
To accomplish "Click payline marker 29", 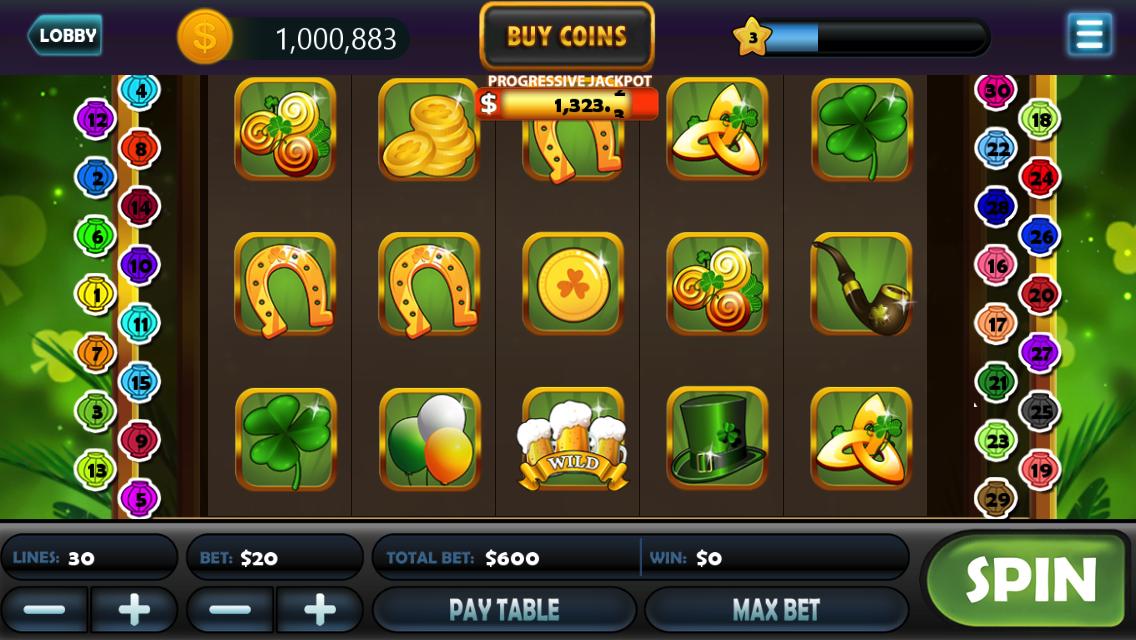I will pos(996,498).
